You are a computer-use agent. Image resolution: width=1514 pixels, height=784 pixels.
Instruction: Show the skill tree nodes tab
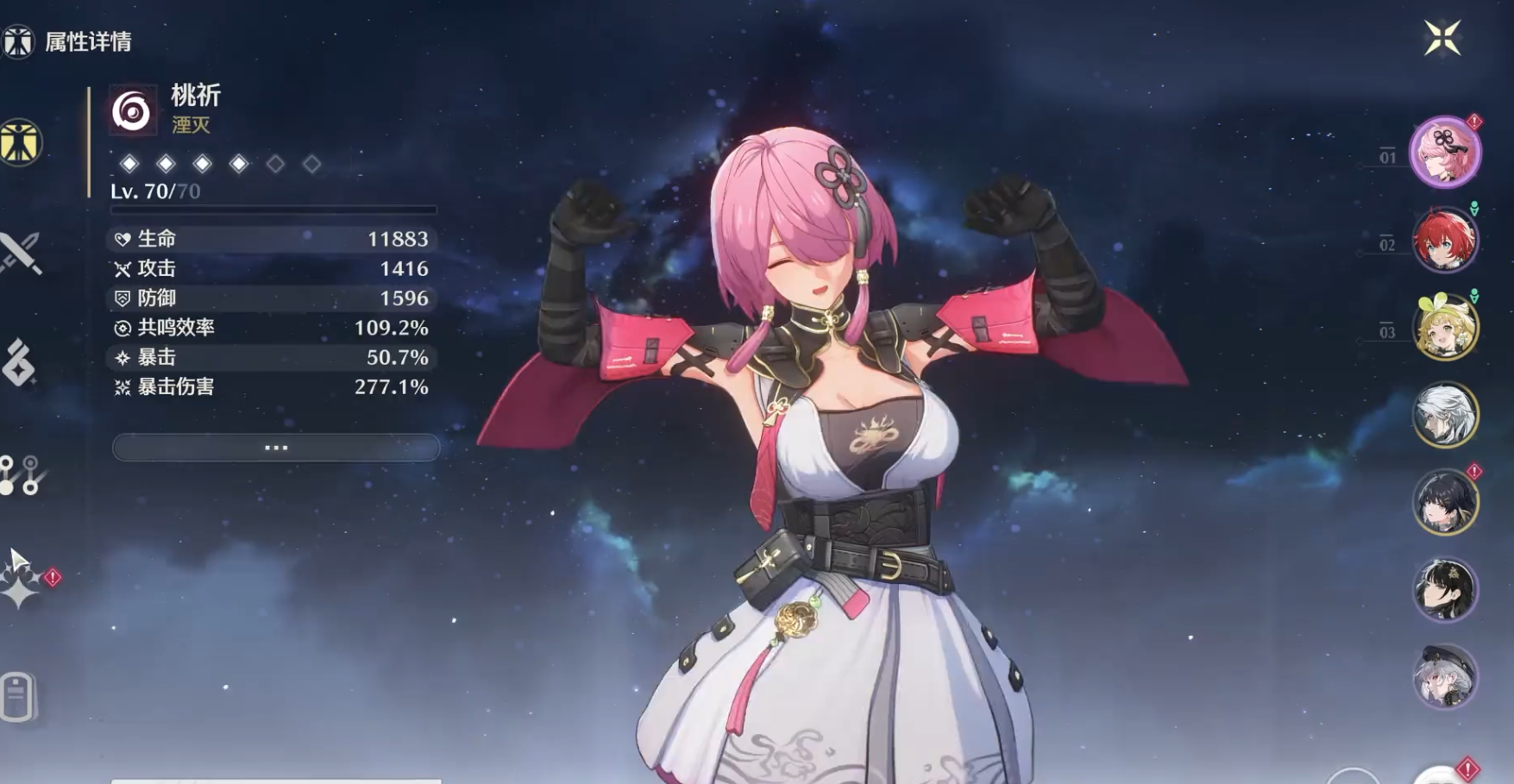coord(20,475)
